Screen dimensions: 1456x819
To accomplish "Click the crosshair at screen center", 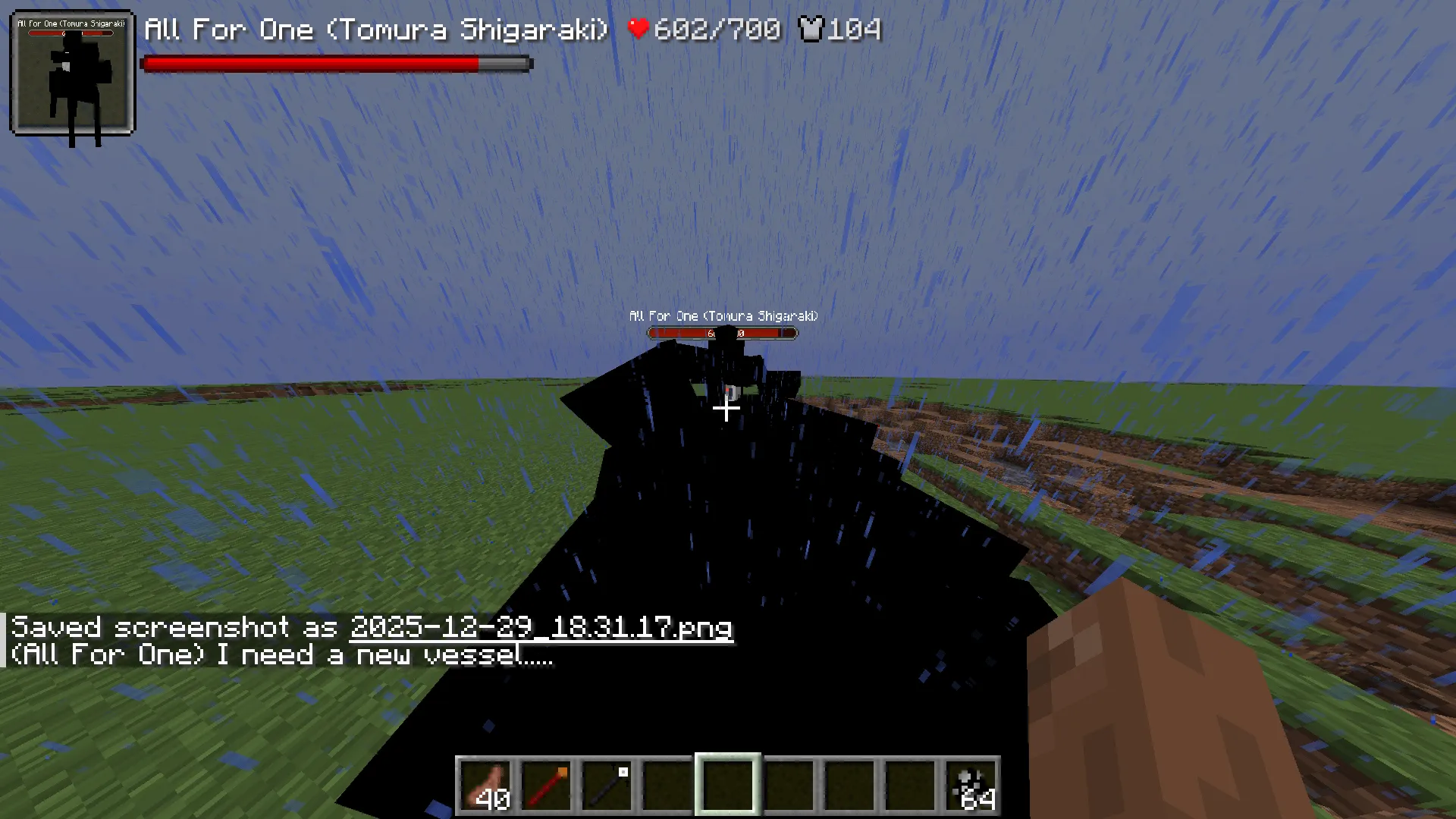I will pos(726,409).
